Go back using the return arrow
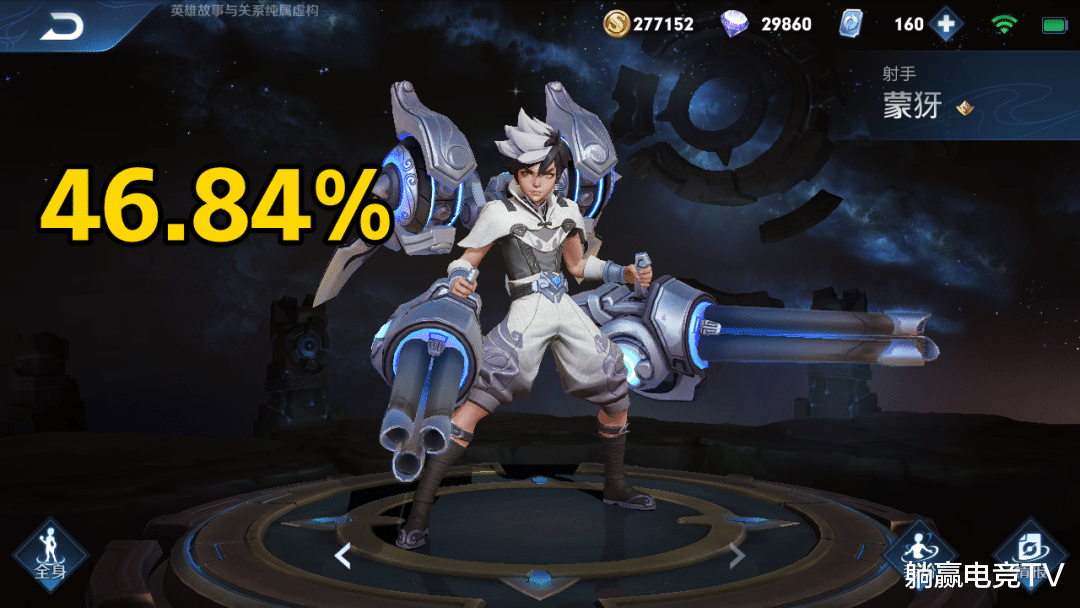Image resolution: width=1080 pixels, height=608 pixels. click(x=62, y=28)
